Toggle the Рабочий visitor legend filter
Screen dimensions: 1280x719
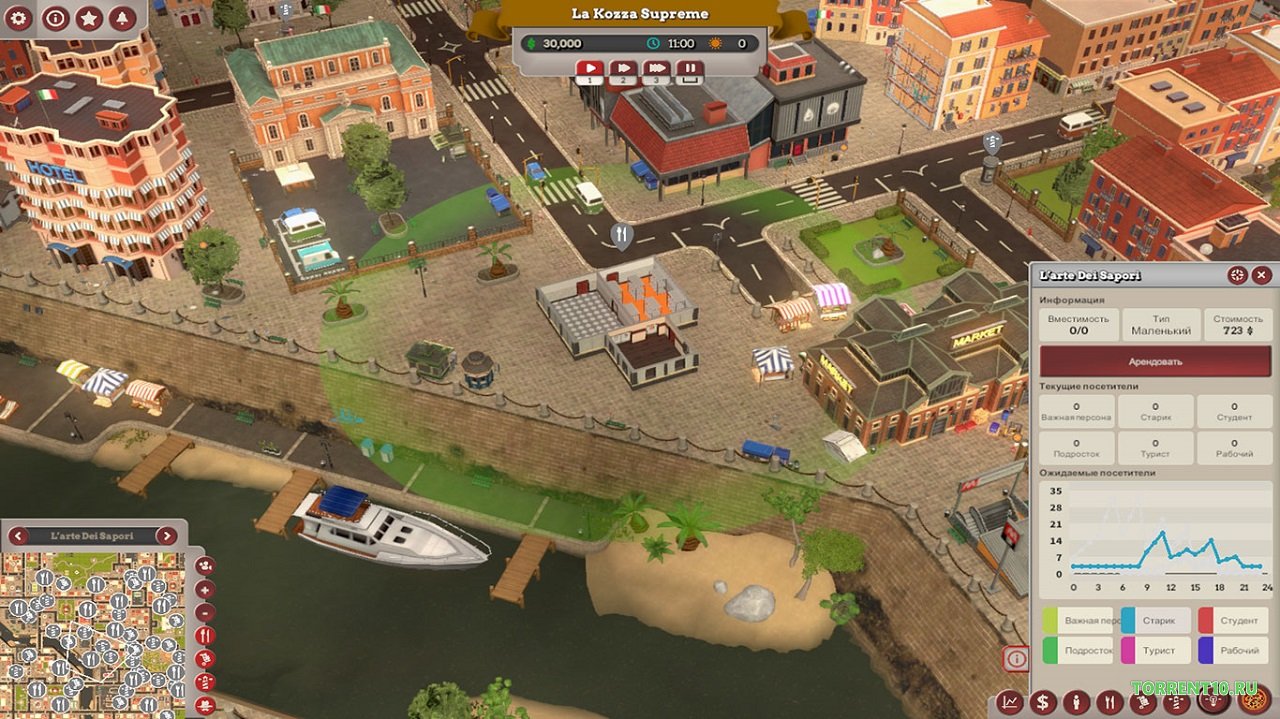[1233, 650]
